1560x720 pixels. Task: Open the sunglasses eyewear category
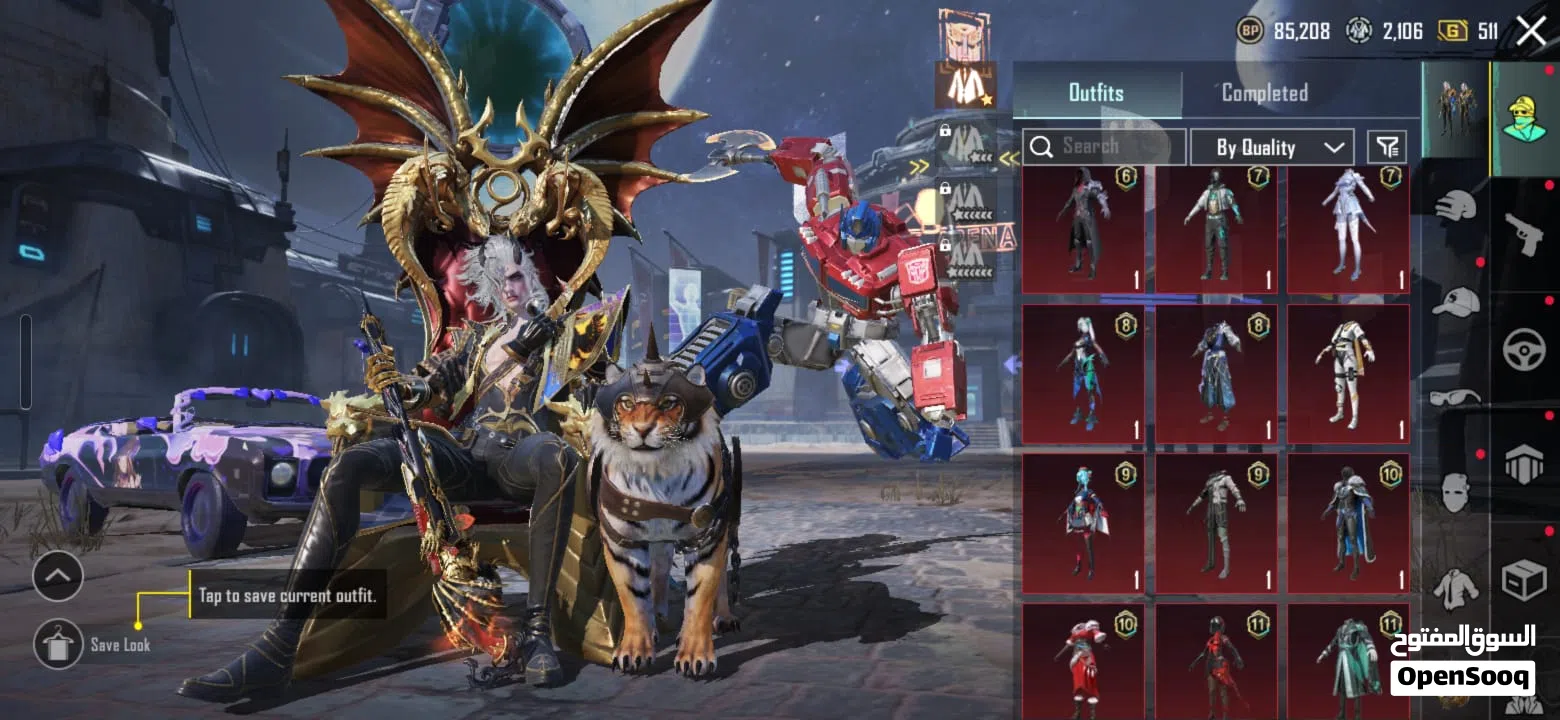[x=1455, y=397]
